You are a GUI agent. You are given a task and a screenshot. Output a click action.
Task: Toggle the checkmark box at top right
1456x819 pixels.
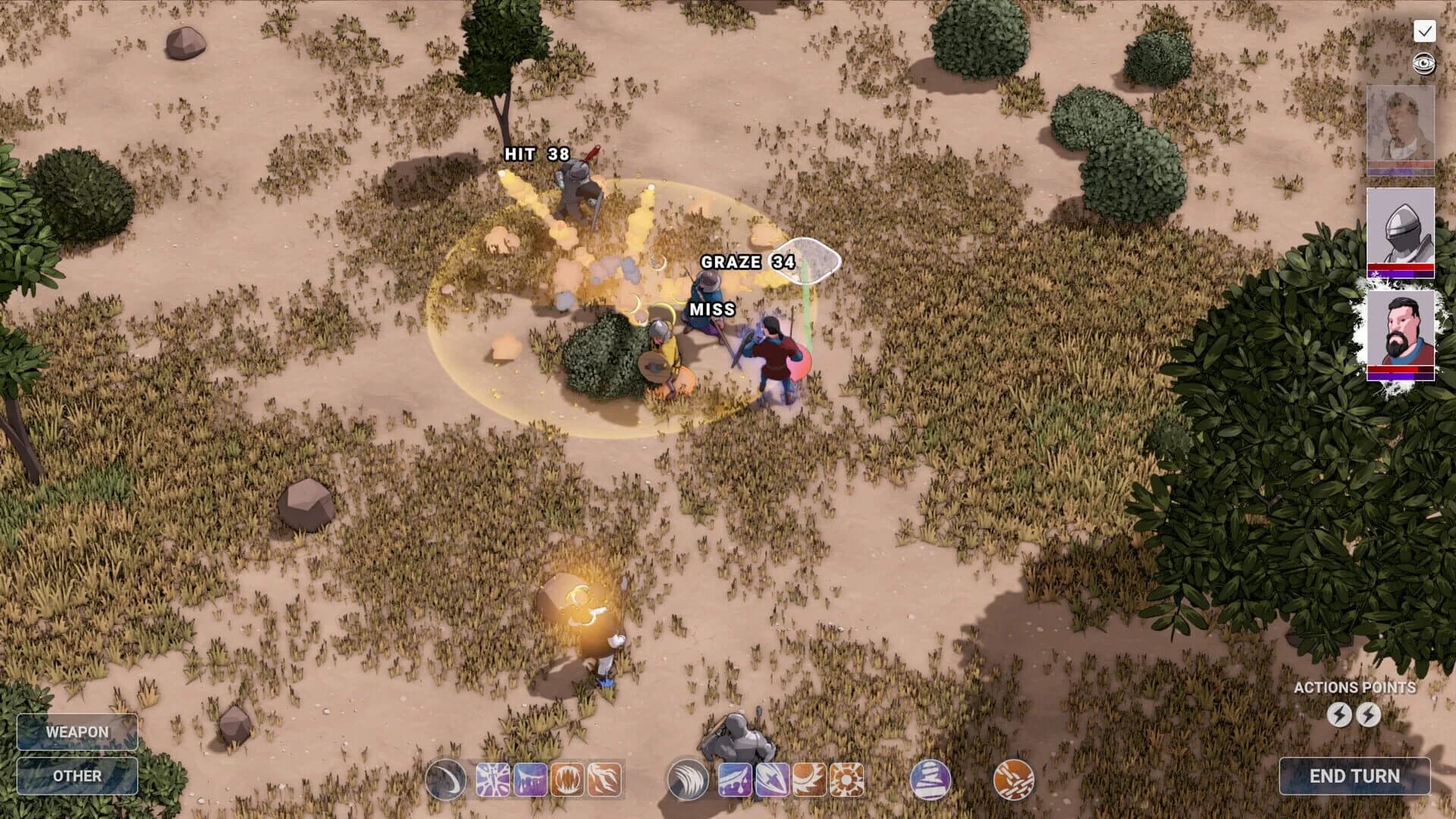pos(1425,31)
